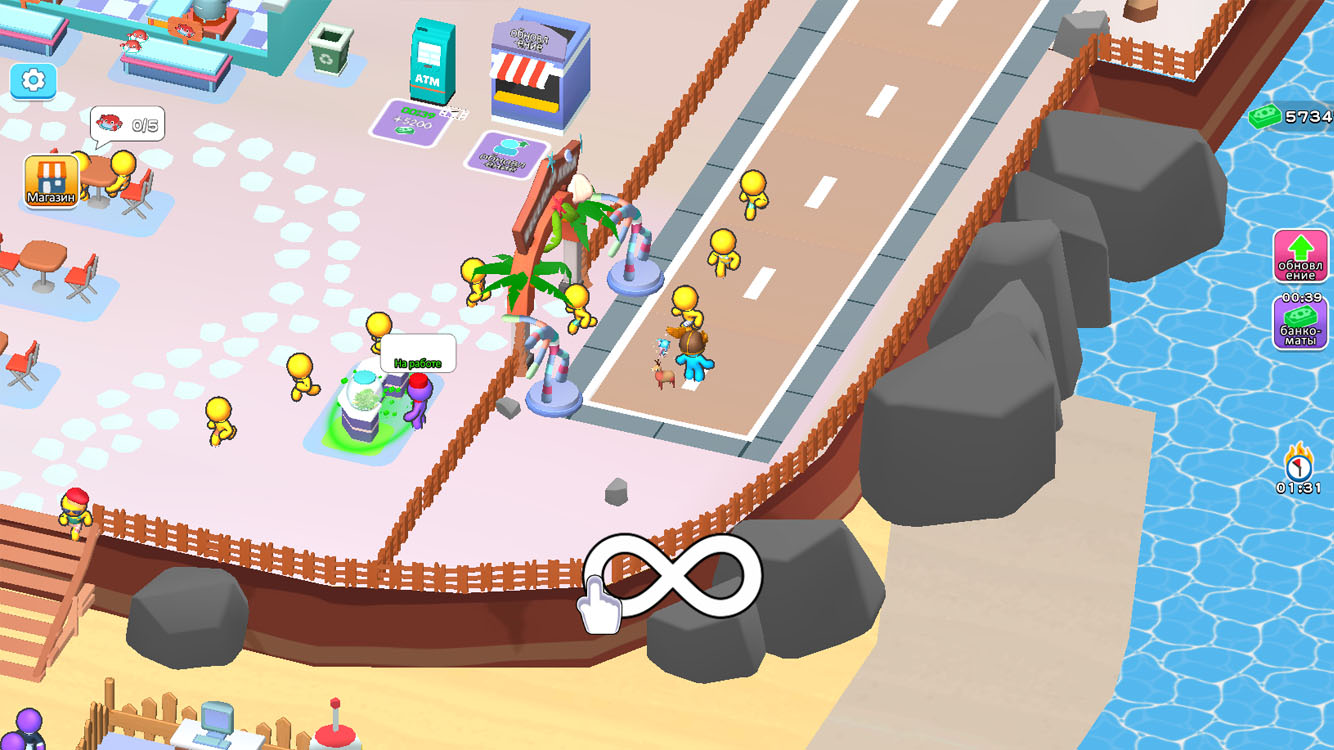Select the purple kiosk unlock tile

click(x=510, y=152)
